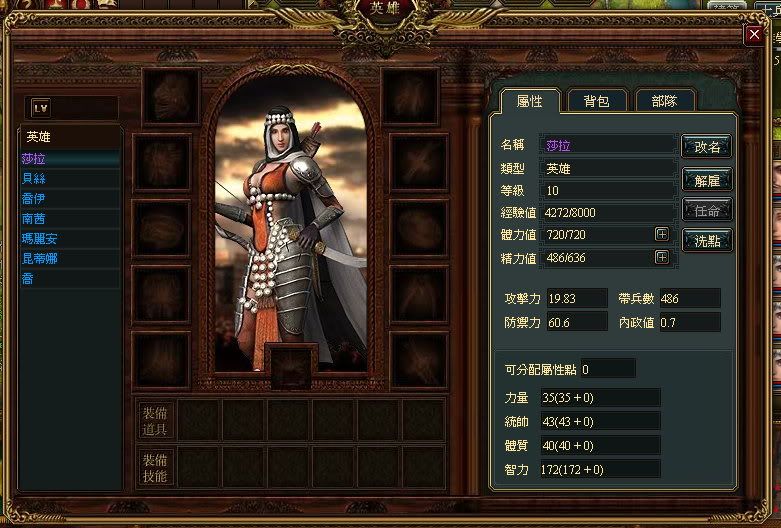The width and height of the screenshot is (781, 528).
Task: Dismiss hero with the 解雇 button
Action: tap(707, 180)
